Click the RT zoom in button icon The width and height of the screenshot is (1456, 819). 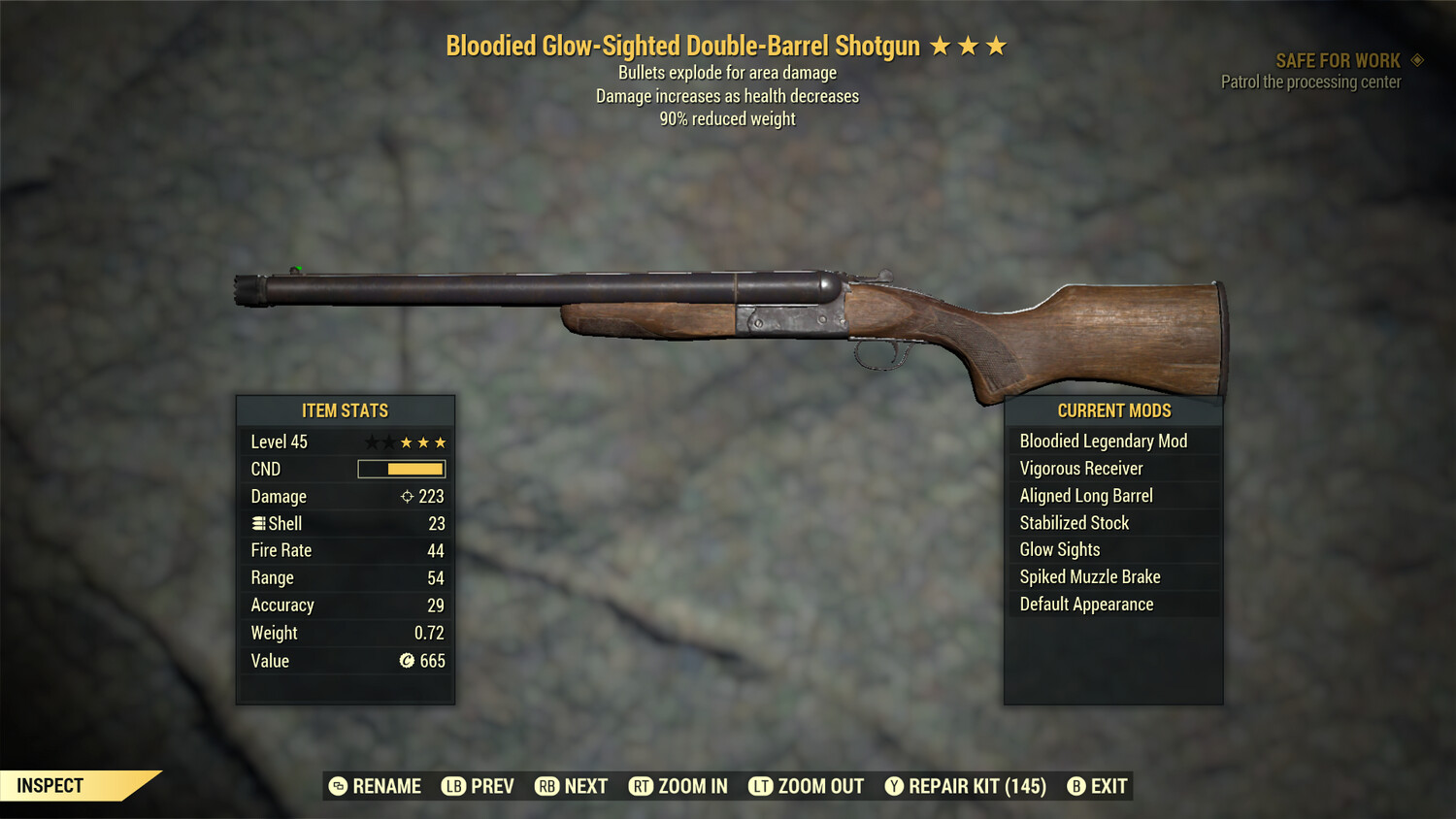click(642, 786)
